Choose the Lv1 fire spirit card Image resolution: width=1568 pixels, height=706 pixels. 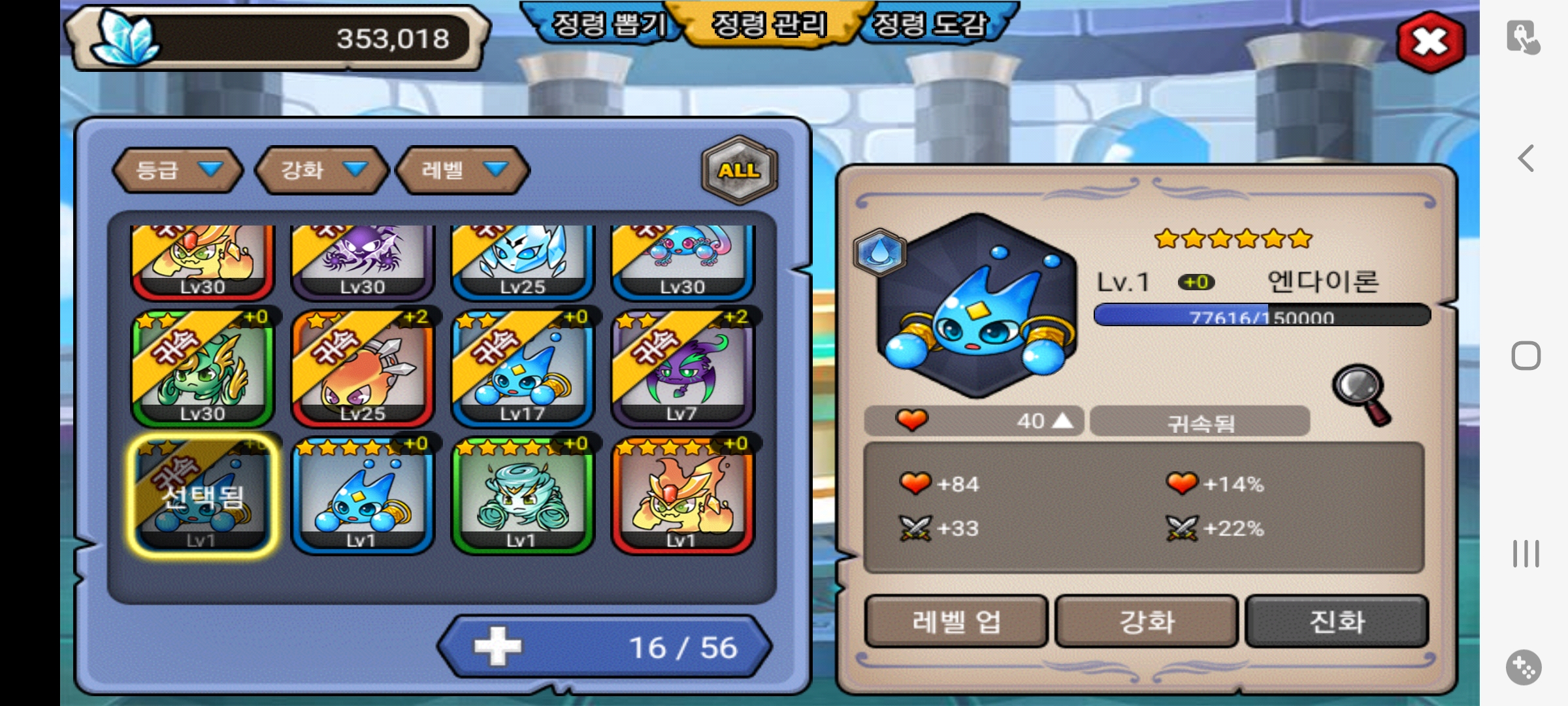[x=683, y=497]
